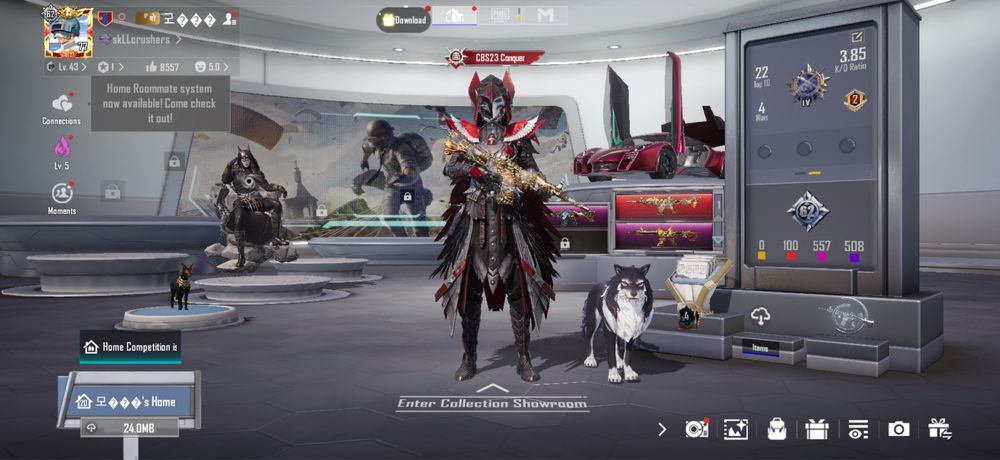Open the Home Competition banner

[131, 347]
